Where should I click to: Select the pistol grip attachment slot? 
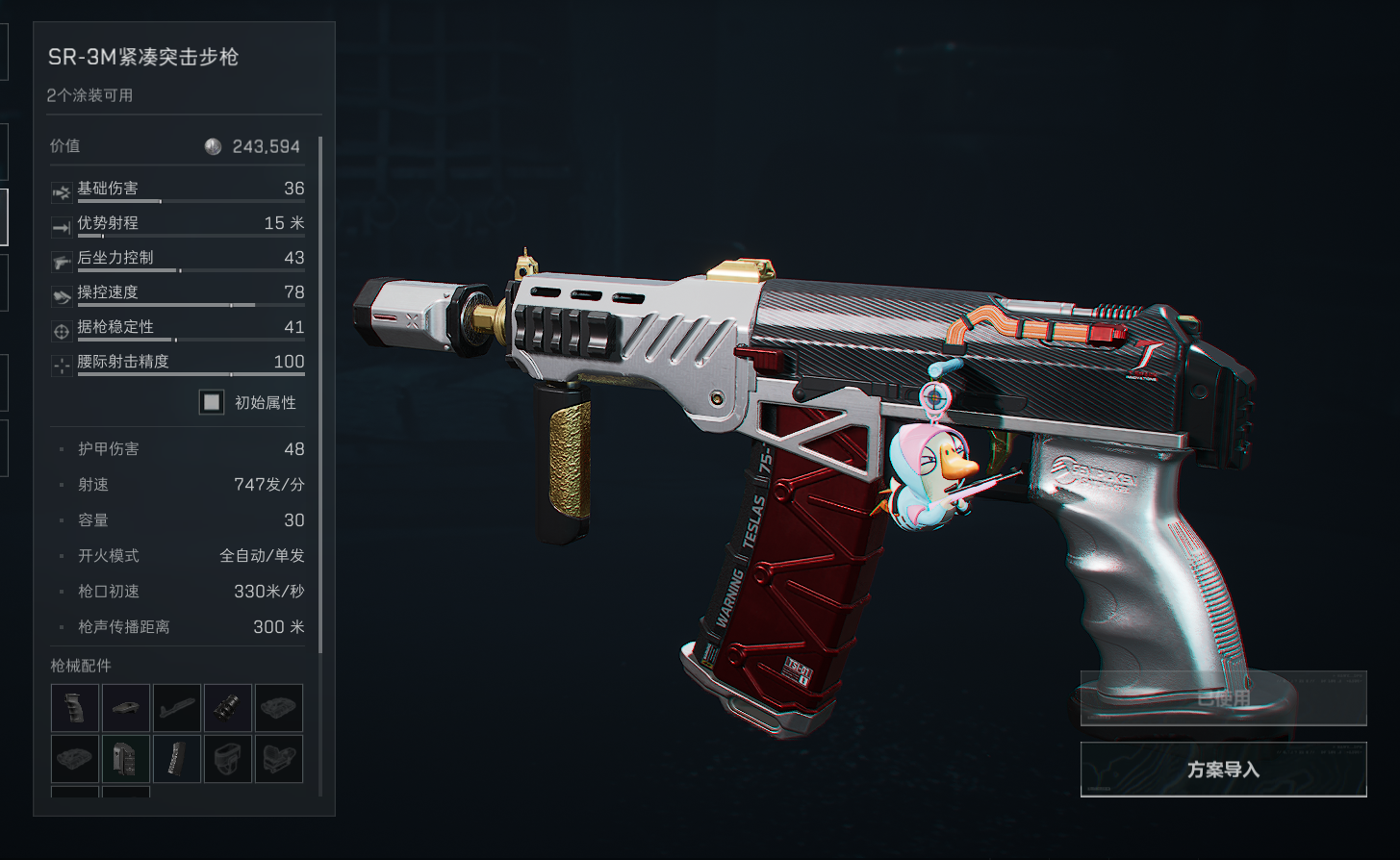pos(75,708)
